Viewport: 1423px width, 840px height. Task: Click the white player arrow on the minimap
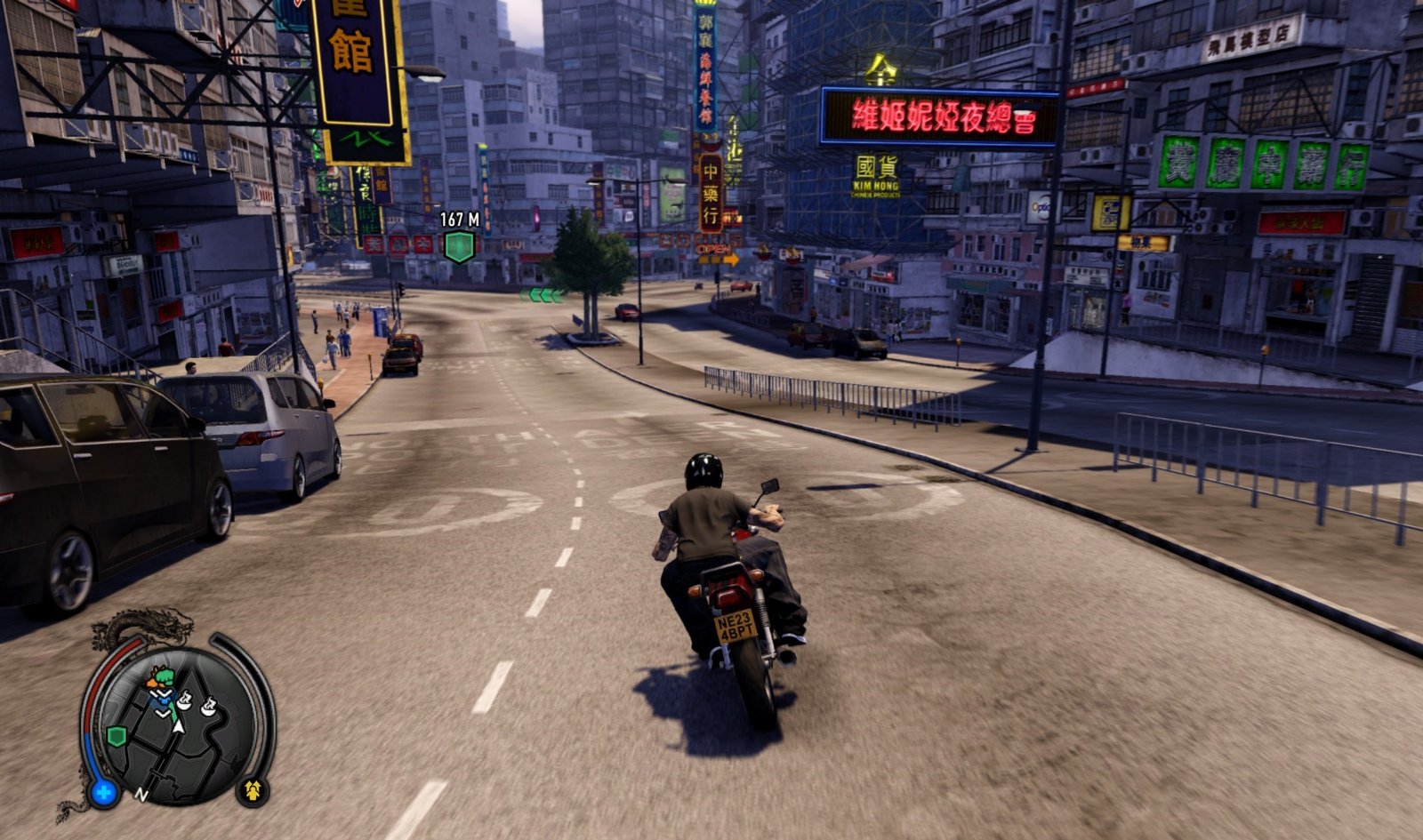178,726
